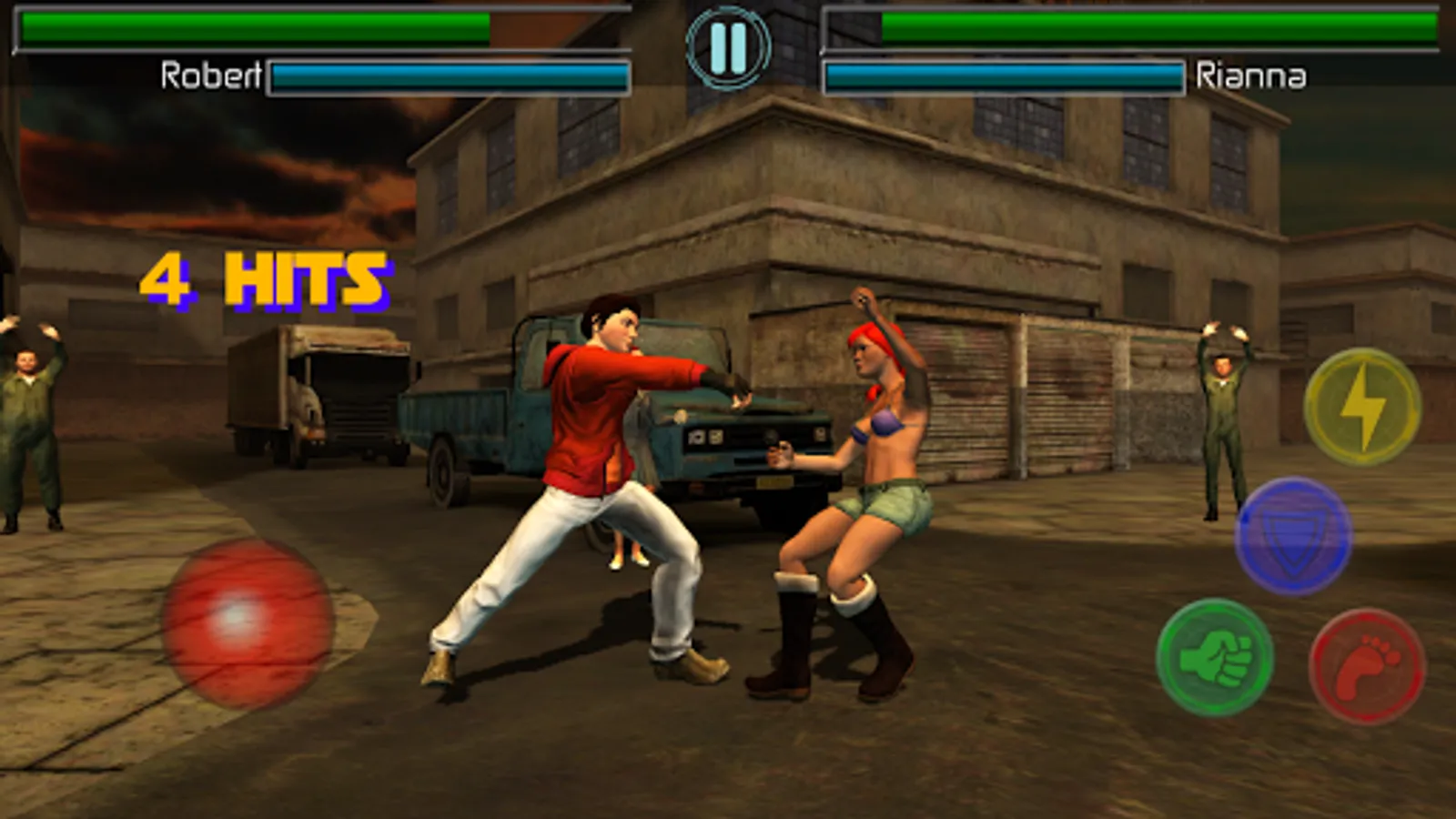Click the name label Robert

pyautogui.click(x=212, y=76)
